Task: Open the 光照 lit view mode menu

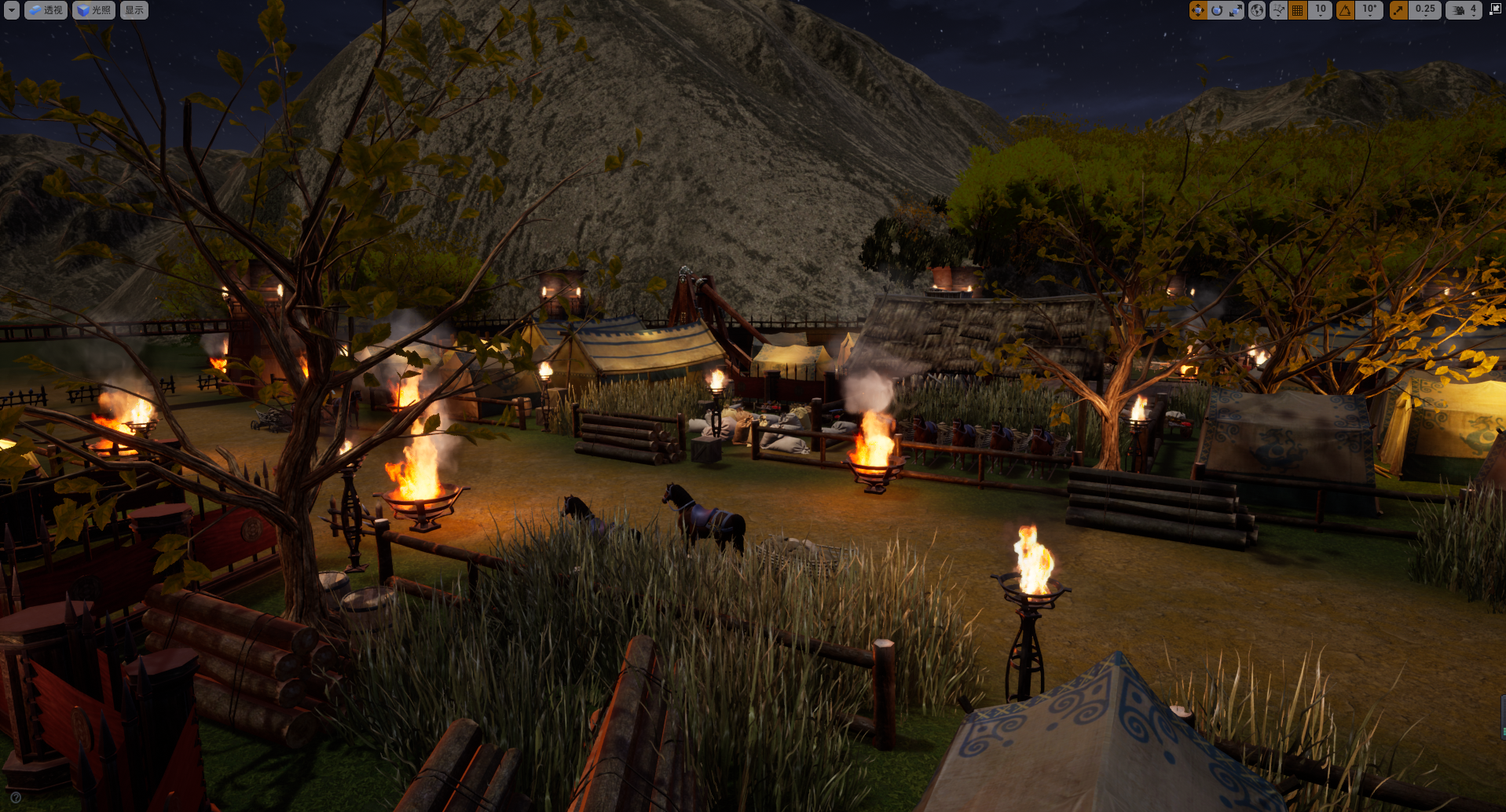Action: pos(94,10)
